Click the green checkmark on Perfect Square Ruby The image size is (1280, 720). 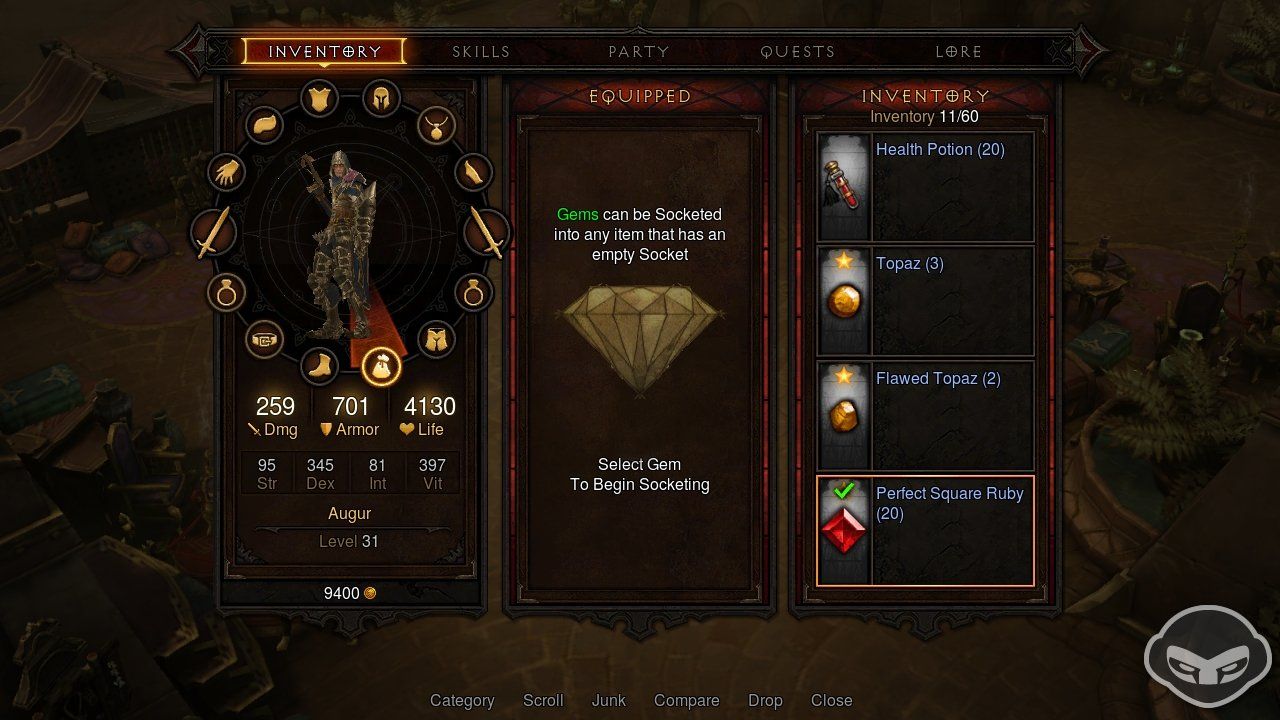click(845, 491)
